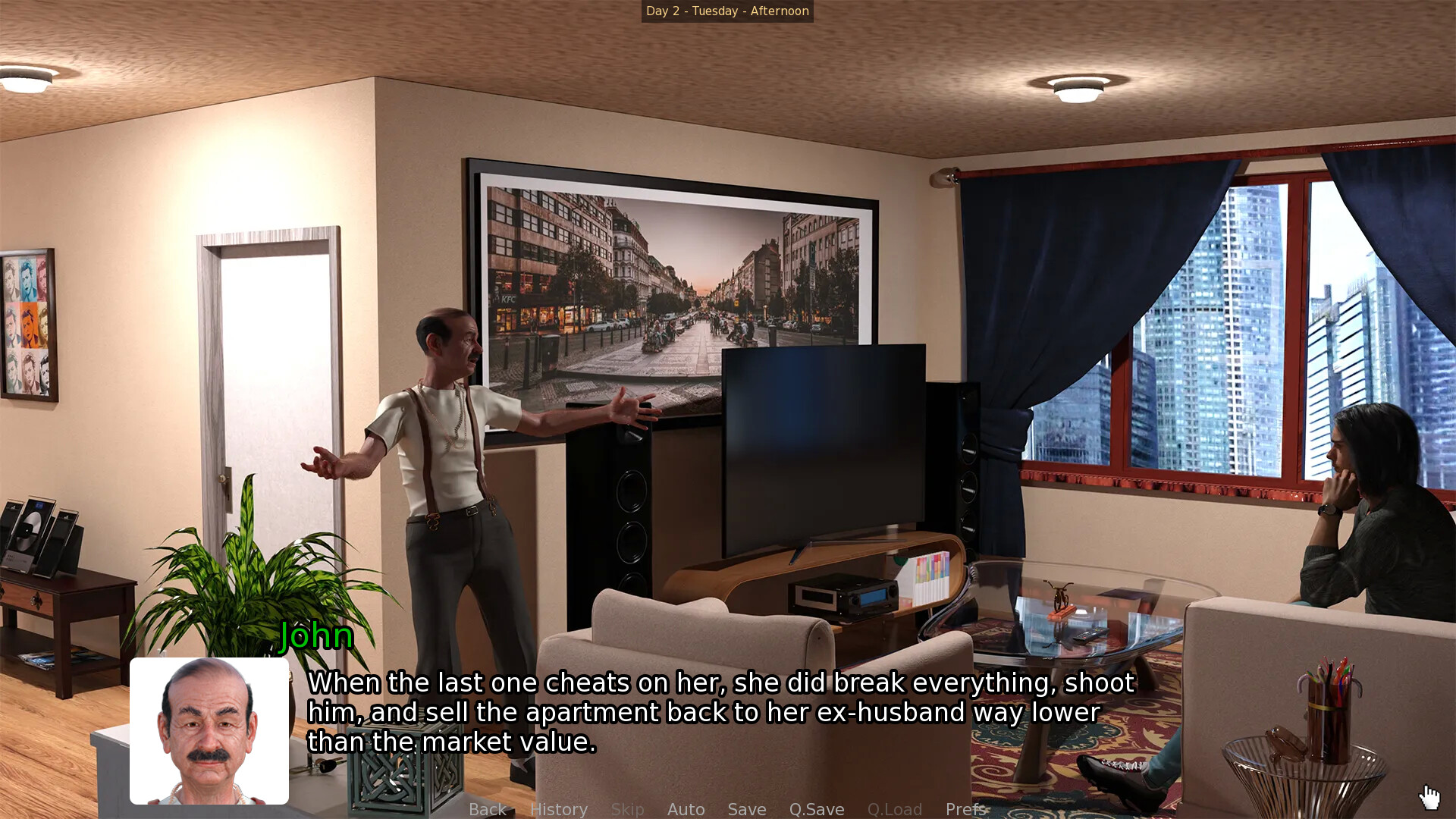
Task: Open the dialogue History log
Action: [x=559, y=809]
